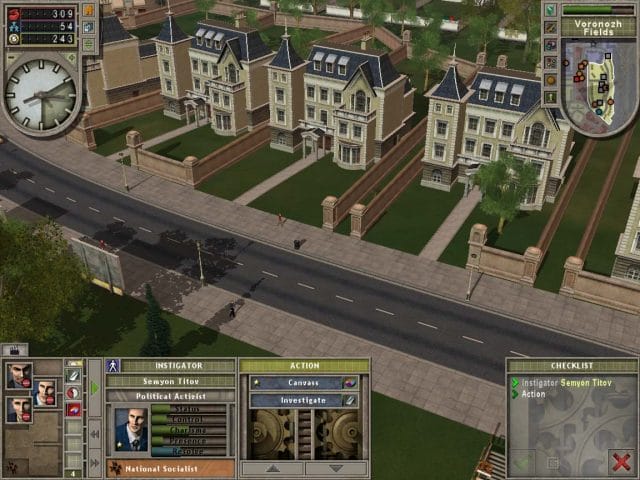
Task: Click the Action checklist entry
Action: [535, 393]
